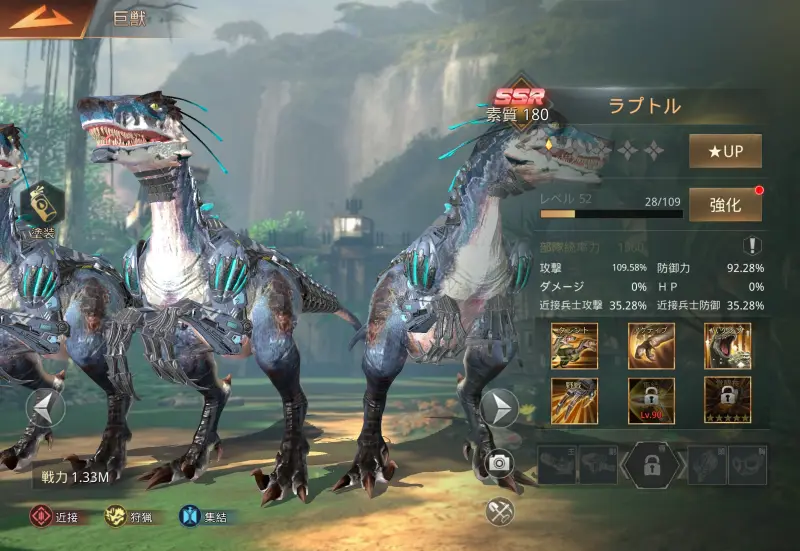Open the 強化 enhance button

725,205
